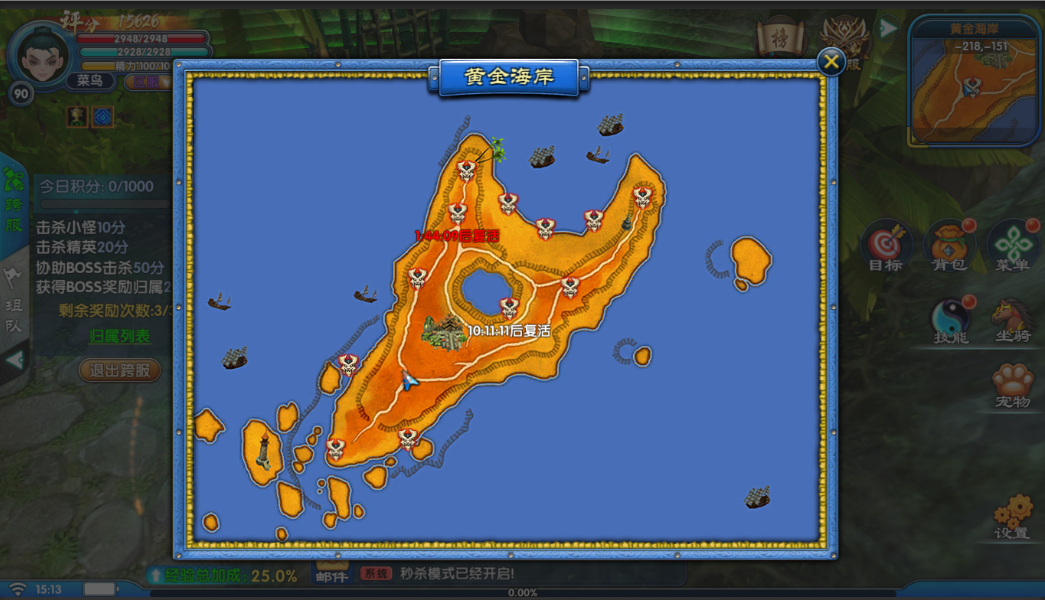Collapse the side panel with the left arrow

13,358
